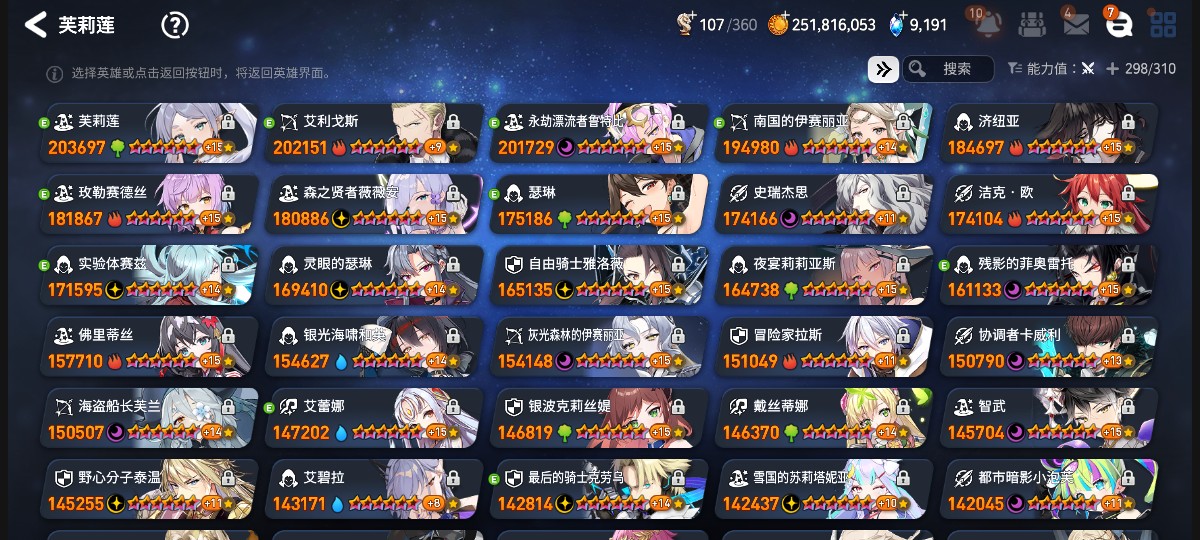The height and width of the screenshot is (540, 1200).
Task: Select hero card 芙莉莲 with power 203697
Action: click(x=149, y=134)
